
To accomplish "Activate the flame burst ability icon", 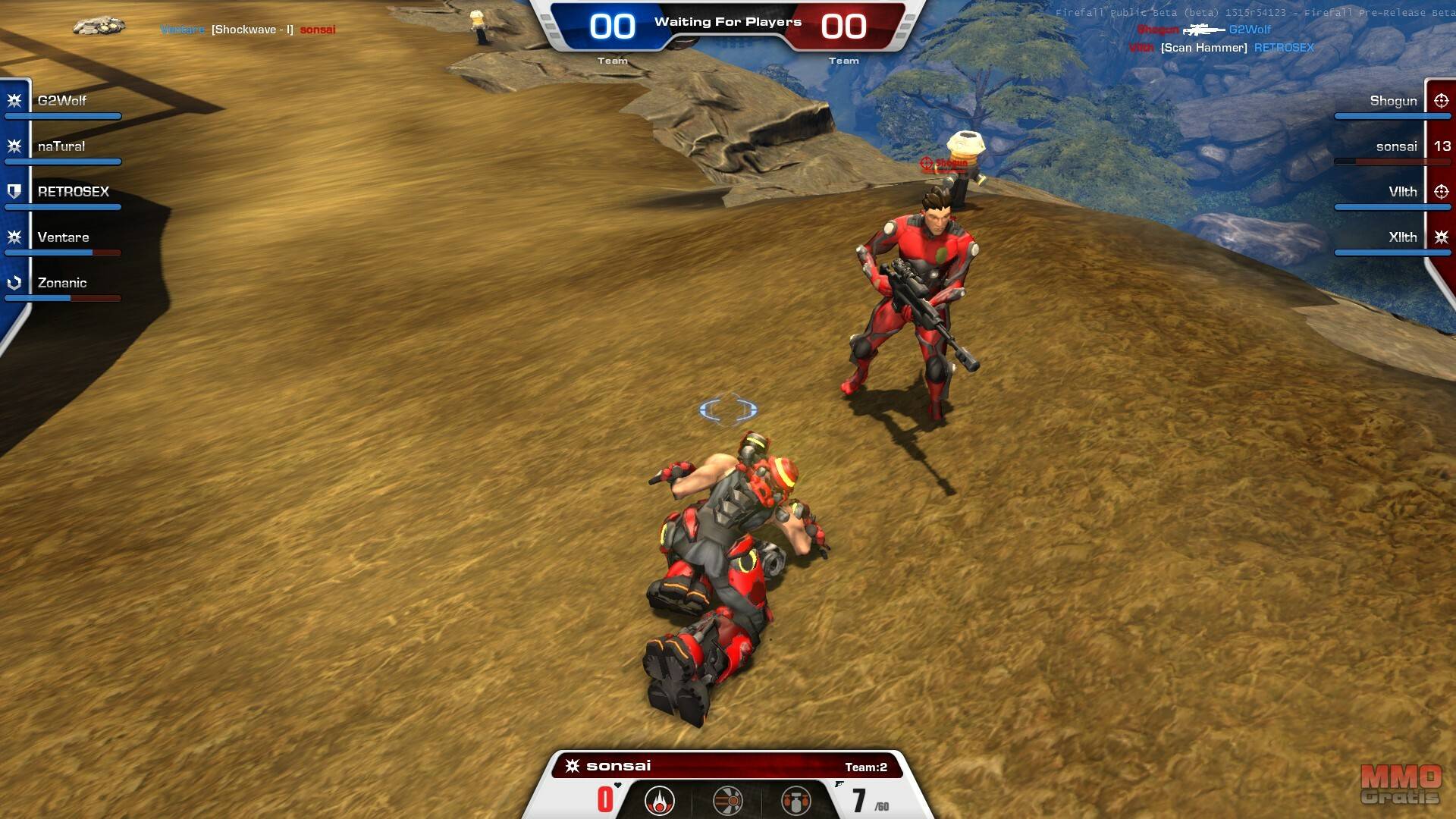I will (659, 800).
